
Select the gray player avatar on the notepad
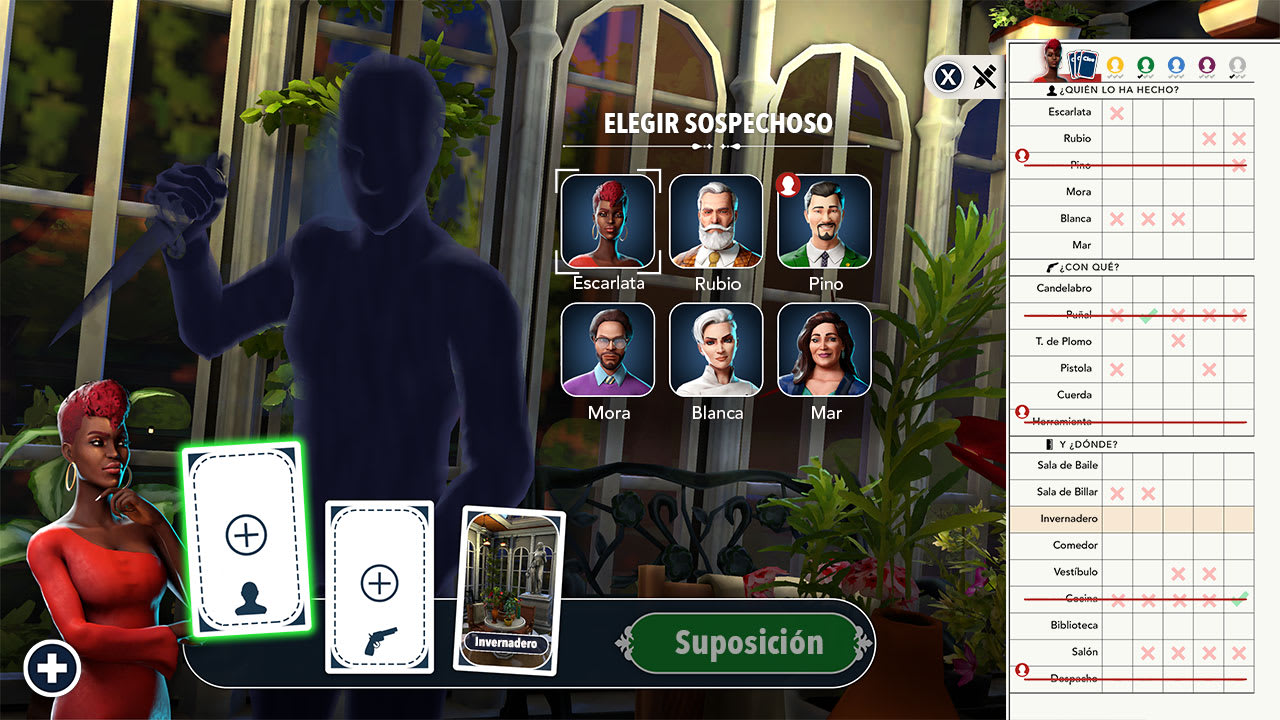click(x=1235, y=63)
